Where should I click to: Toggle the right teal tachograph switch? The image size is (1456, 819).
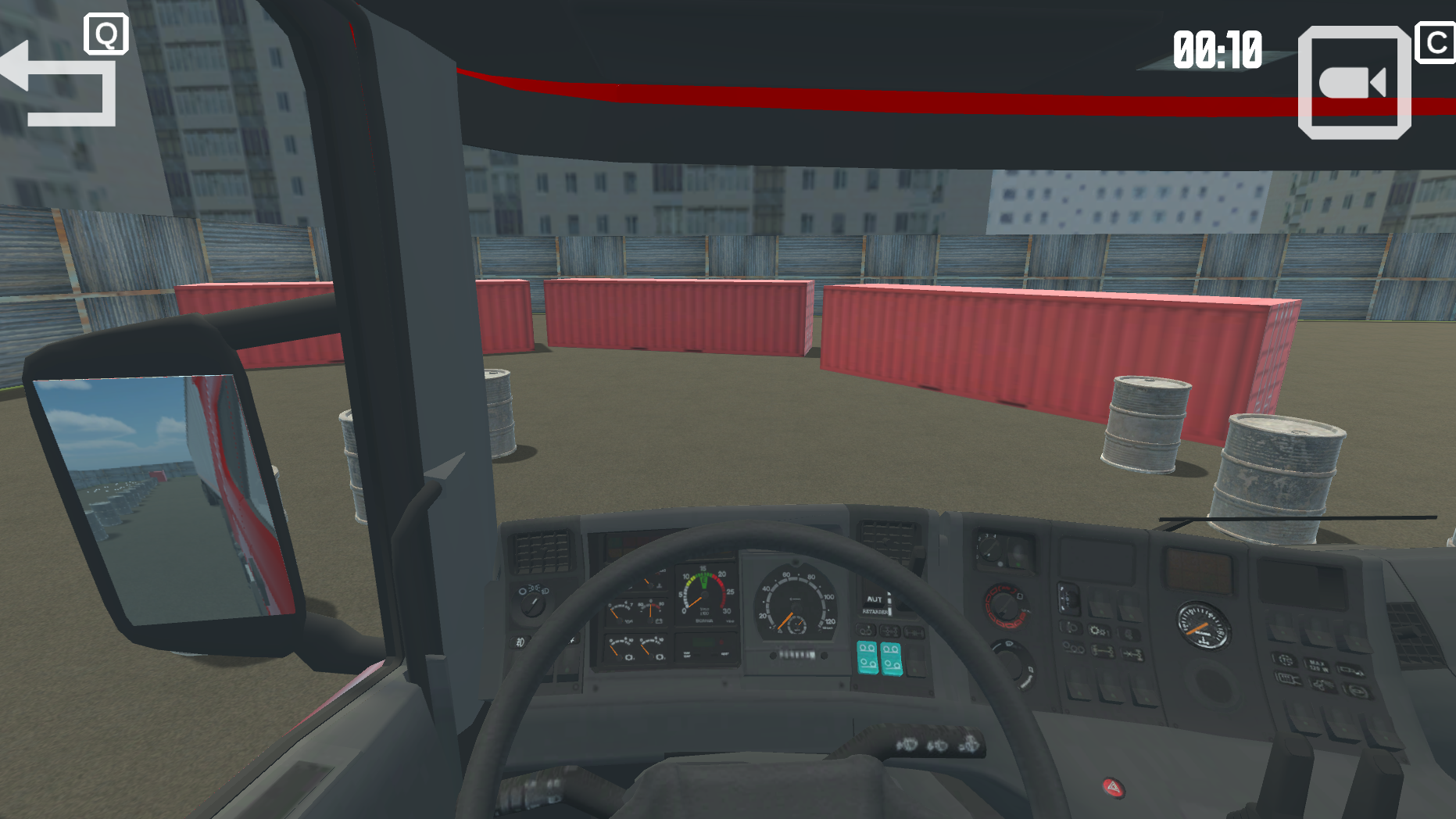tap(892, 659)
